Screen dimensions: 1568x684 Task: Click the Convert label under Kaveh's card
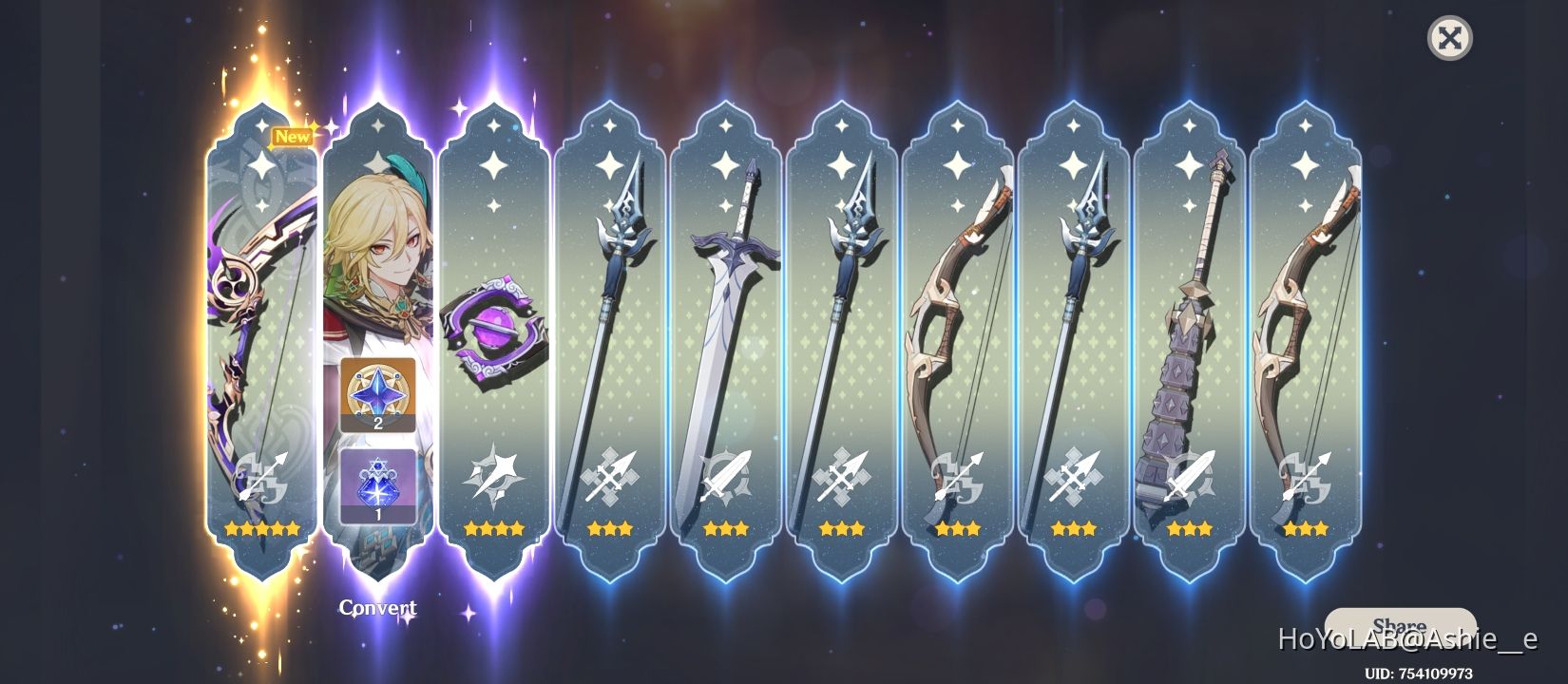[x=379, y=607]
